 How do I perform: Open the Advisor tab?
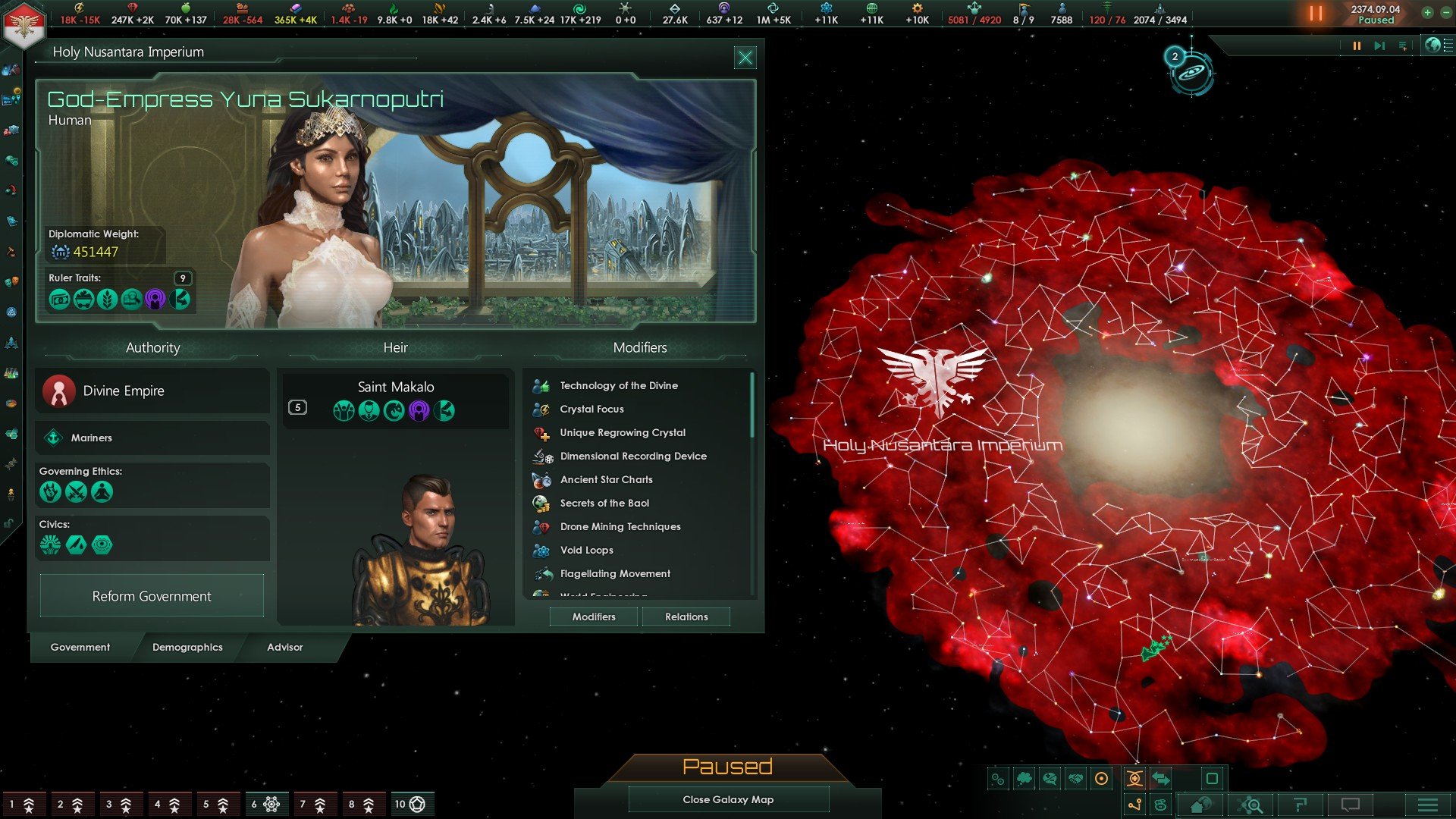point(284,647)
